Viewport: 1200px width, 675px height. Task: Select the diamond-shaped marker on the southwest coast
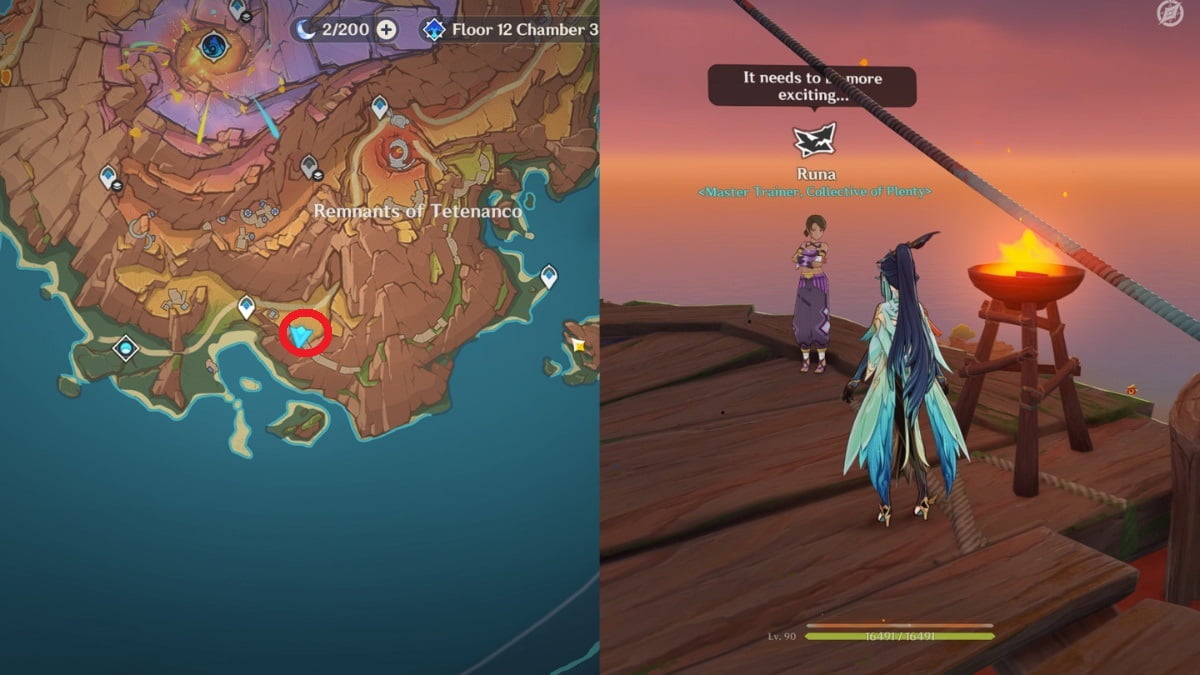[125, 348]
